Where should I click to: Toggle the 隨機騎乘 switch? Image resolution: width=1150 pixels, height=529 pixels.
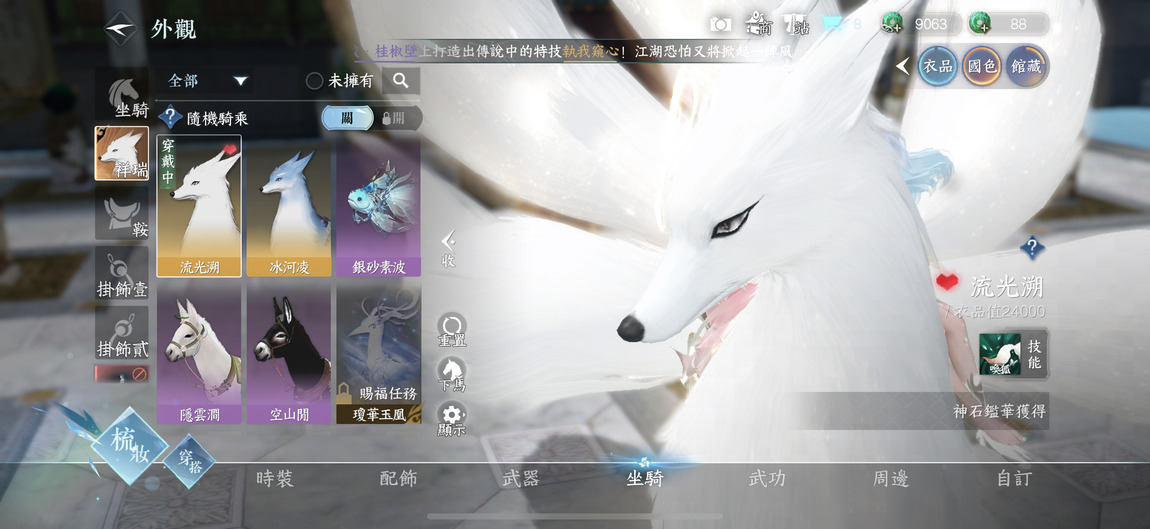click(371, 118)
